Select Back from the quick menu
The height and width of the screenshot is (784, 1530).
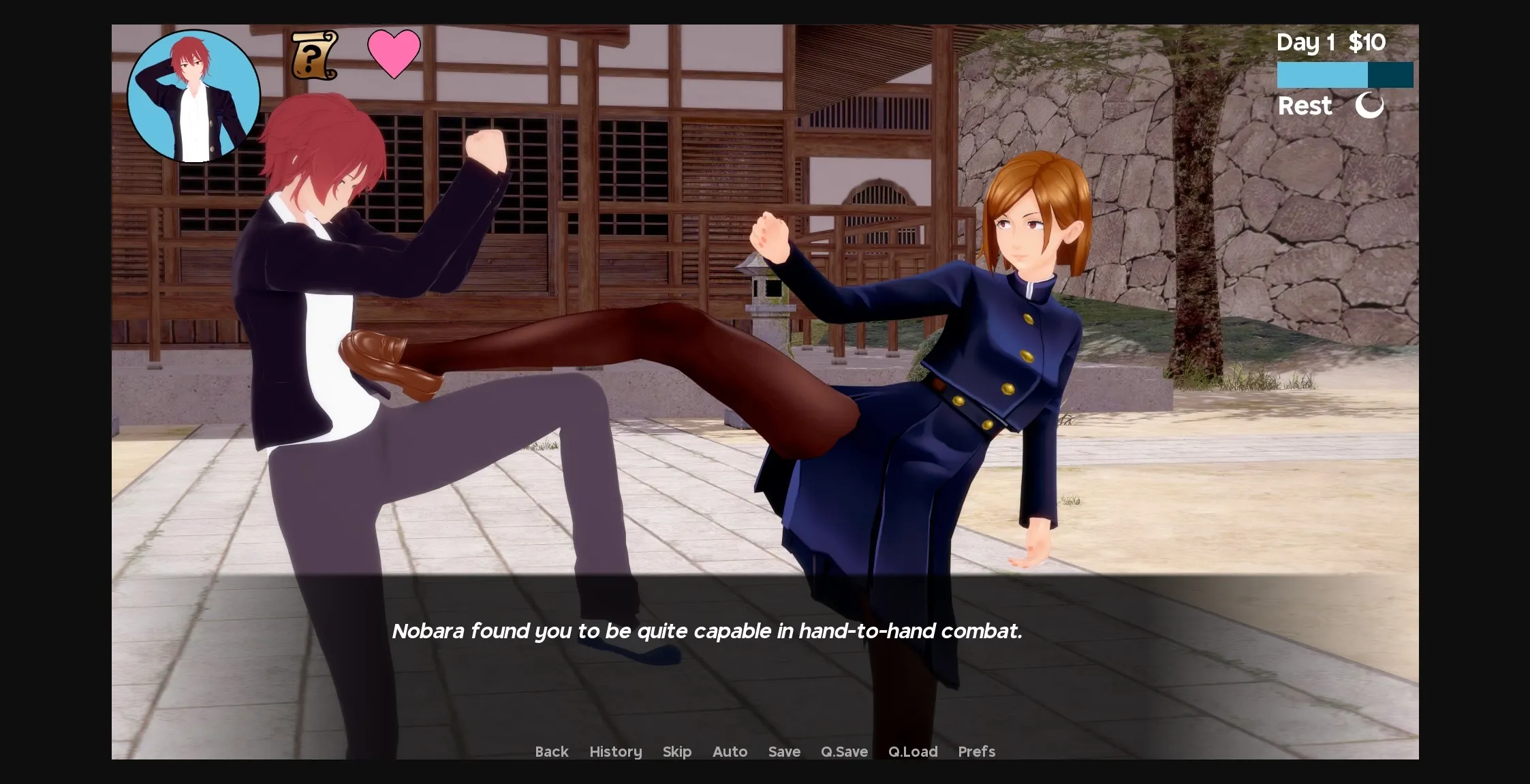click(x=551, y=752)
